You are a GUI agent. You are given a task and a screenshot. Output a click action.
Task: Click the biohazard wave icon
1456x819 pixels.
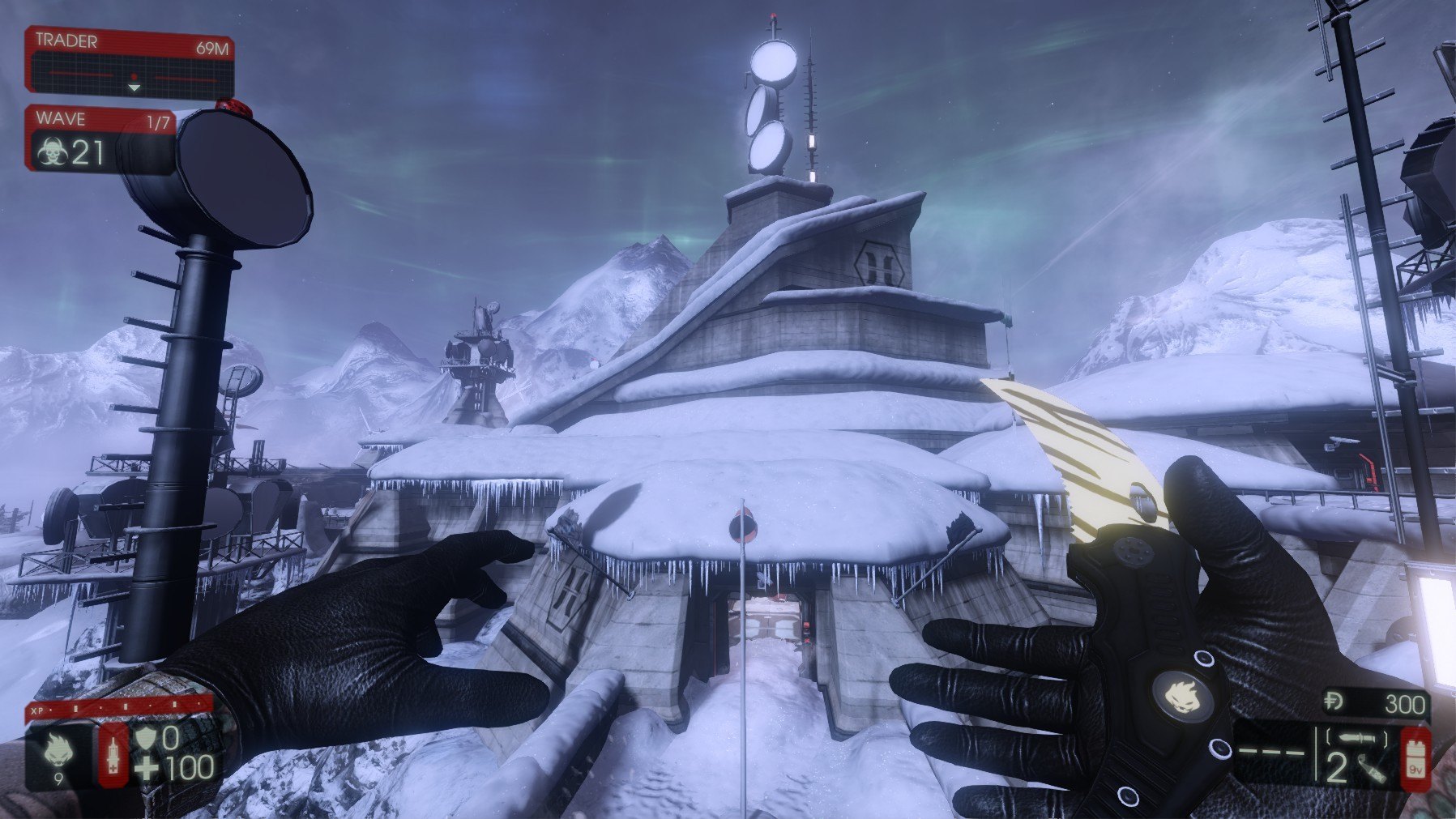(x=51, y=152)
